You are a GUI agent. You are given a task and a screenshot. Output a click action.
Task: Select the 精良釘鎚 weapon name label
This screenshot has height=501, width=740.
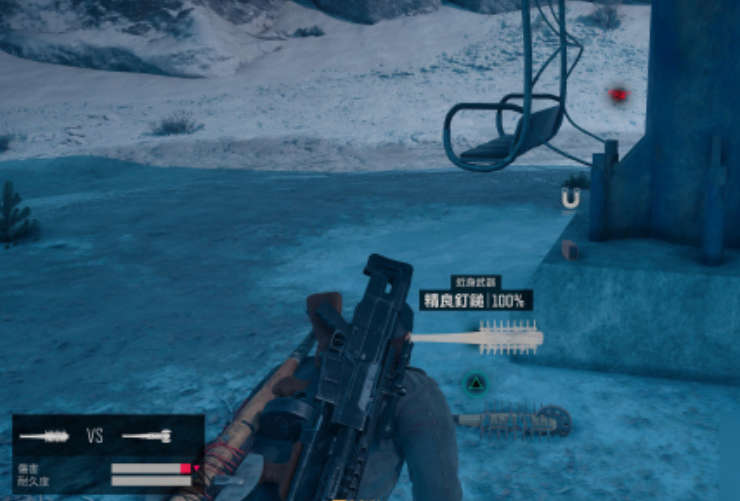(x=454, y=300)
